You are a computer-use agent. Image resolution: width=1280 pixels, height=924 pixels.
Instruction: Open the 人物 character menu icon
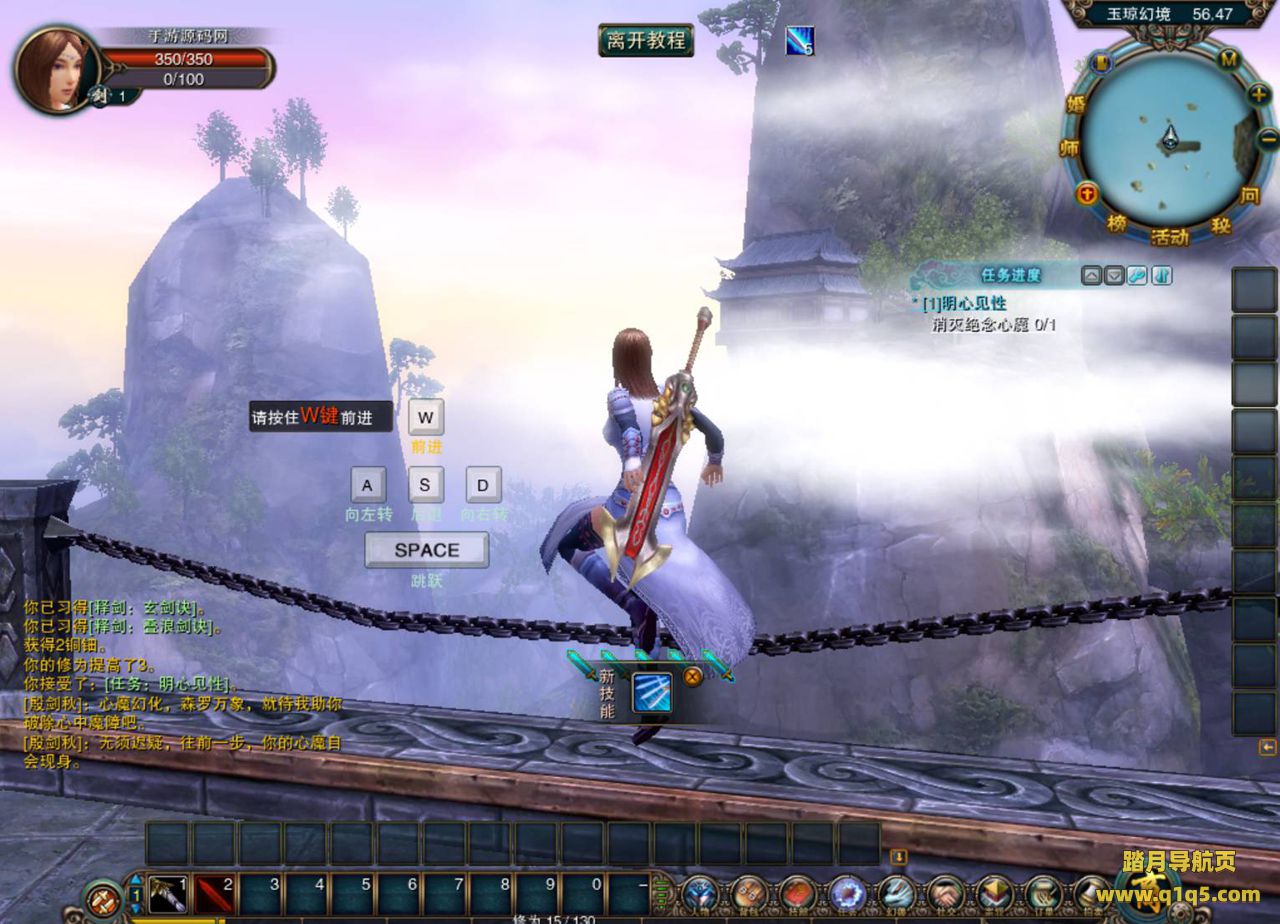tap(700, 893)
